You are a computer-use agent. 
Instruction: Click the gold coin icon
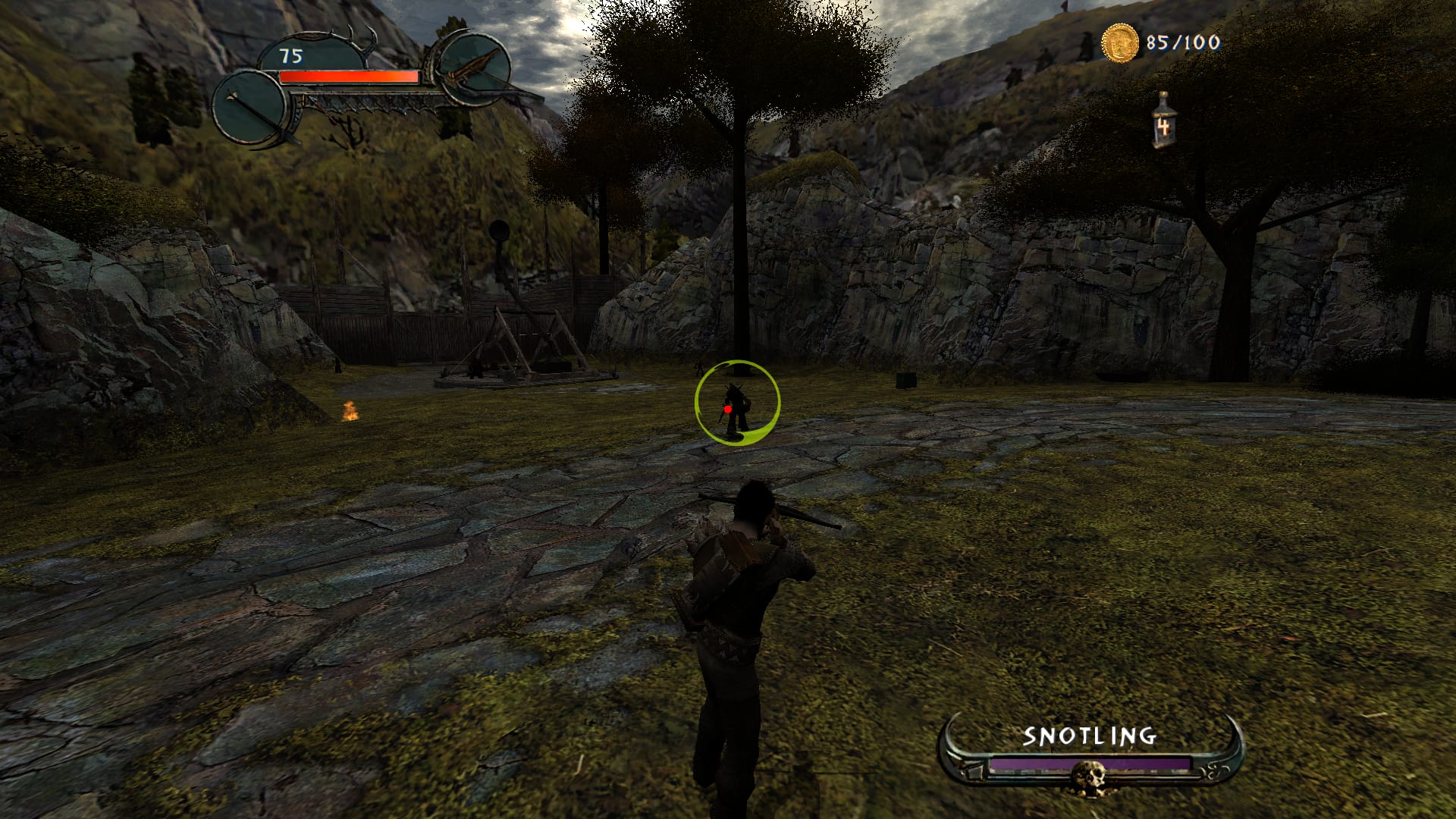click(1120, 42)
